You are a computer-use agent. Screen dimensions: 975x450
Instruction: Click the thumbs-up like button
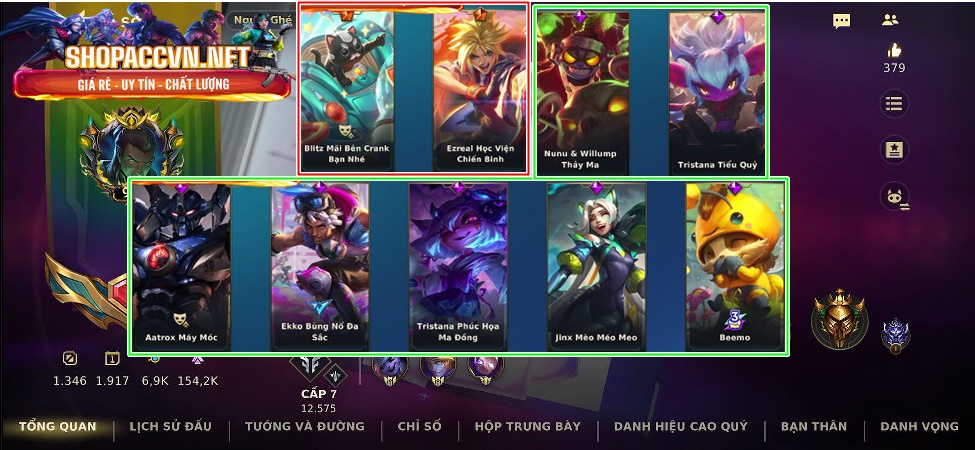[893, 51]
